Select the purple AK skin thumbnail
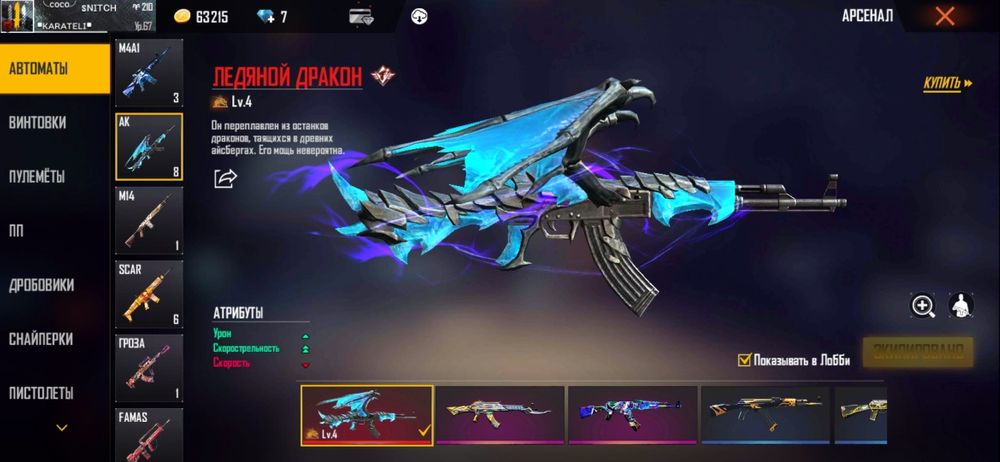The height and width of the screenshot is (462, 1000). click(x=630, y=414)
